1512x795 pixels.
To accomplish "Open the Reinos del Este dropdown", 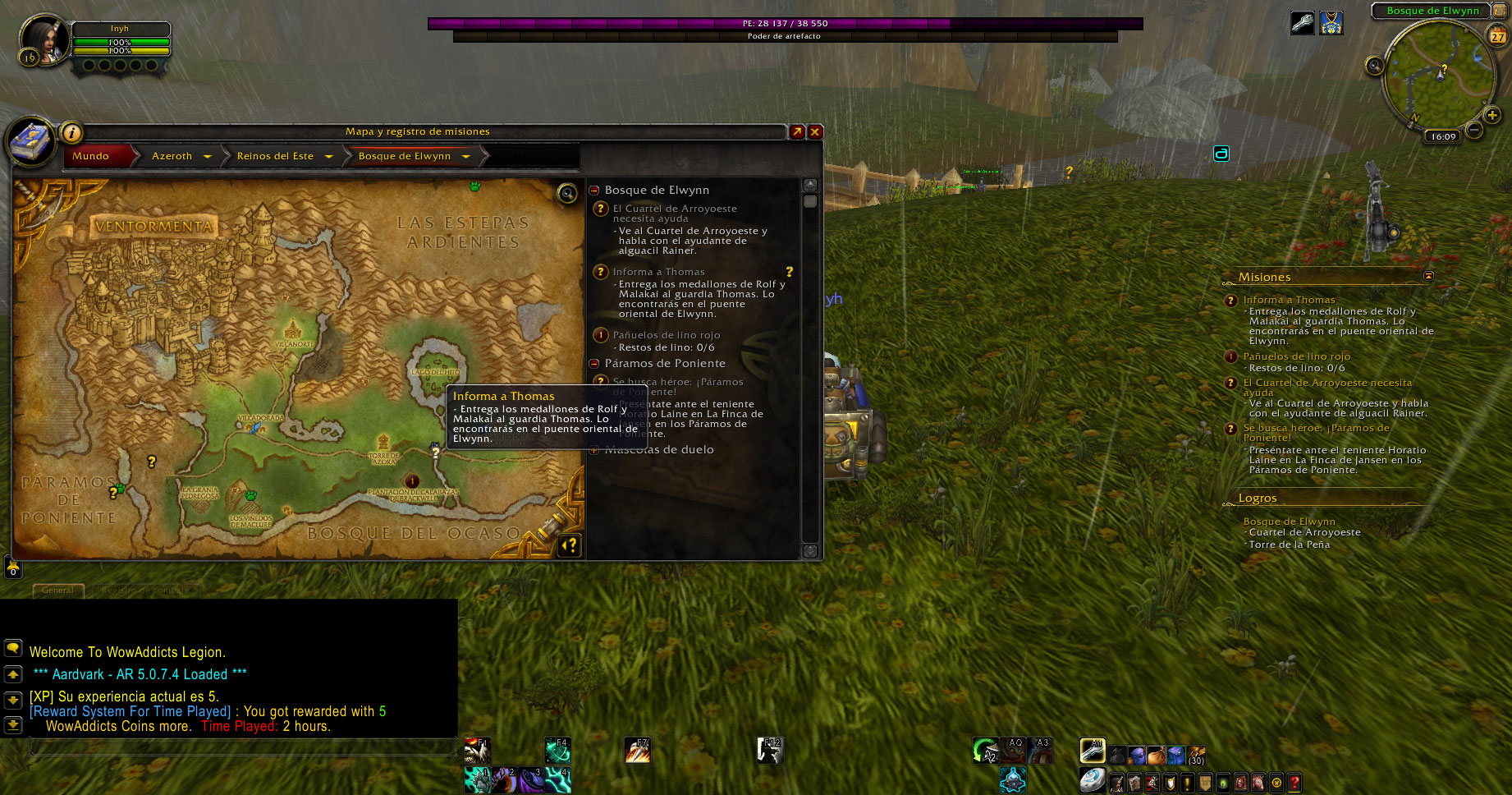I will click(328, 156).
